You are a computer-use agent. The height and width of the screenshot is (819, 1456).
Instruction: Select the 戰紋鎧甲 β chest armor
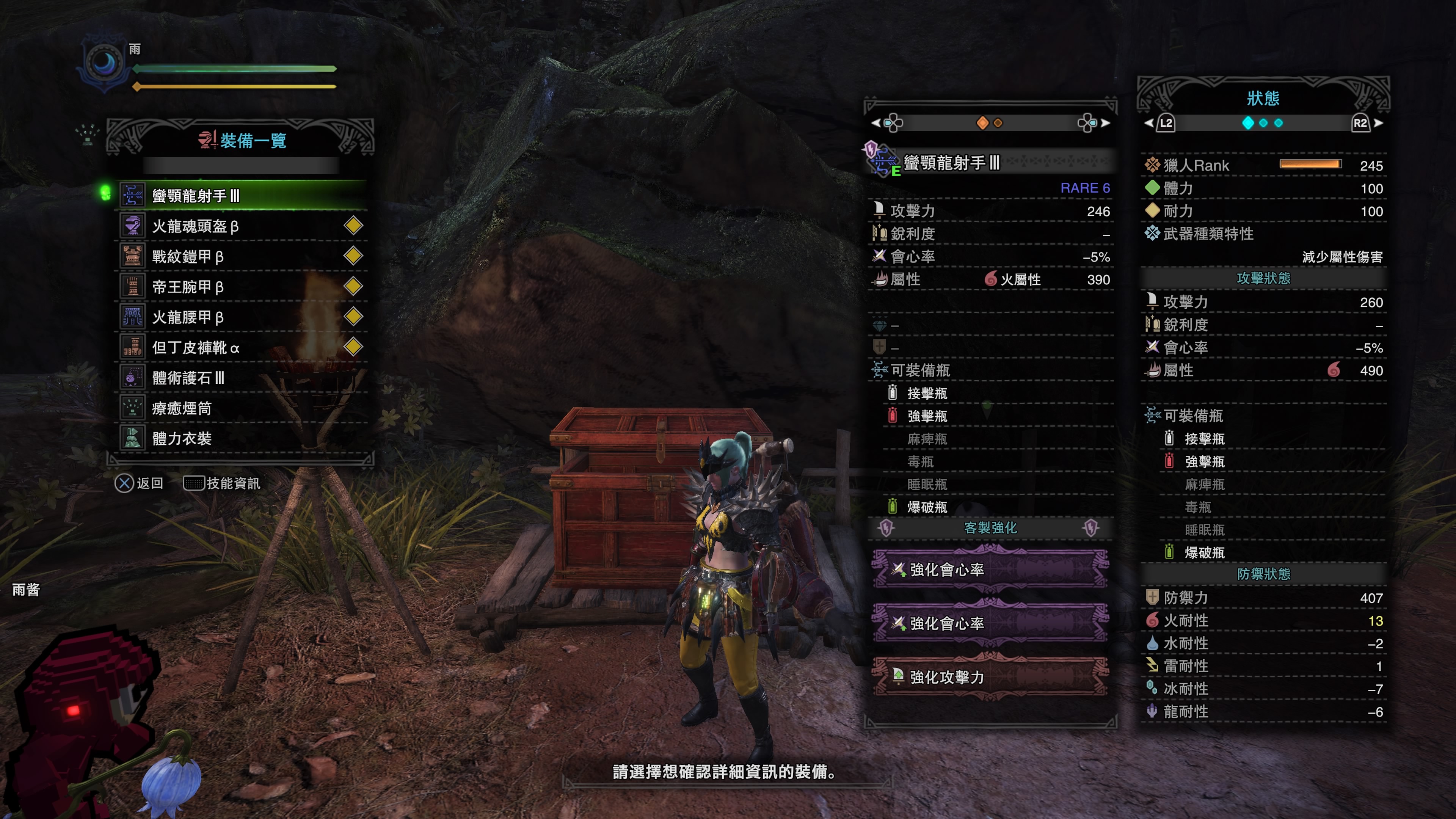[243, 257]
